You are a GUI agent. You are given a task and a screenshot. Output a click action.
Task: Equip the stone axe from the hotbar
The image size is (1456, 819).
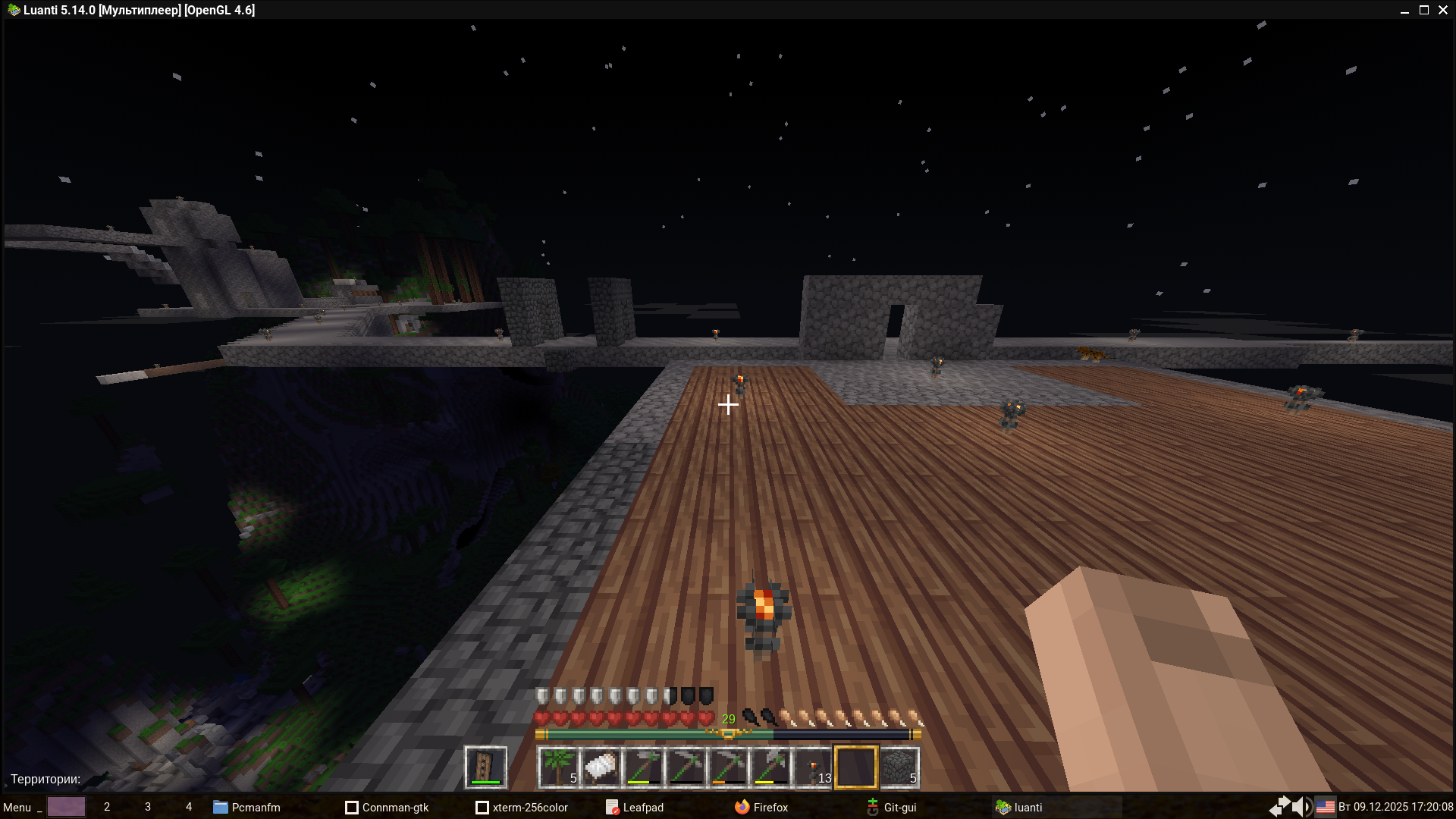[770, 767]
